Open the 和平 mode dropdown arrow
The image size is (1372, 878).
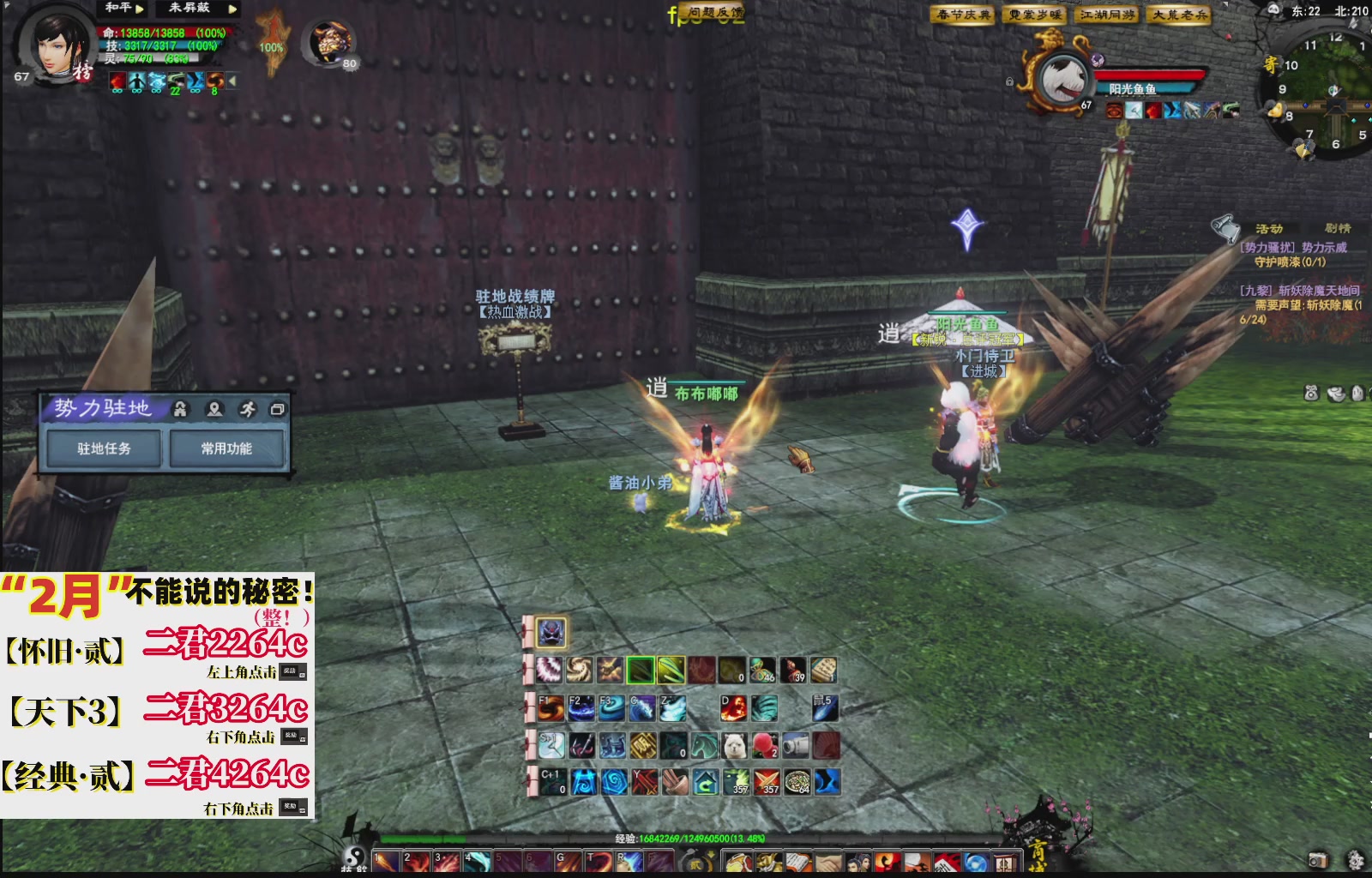coord(140,9)
